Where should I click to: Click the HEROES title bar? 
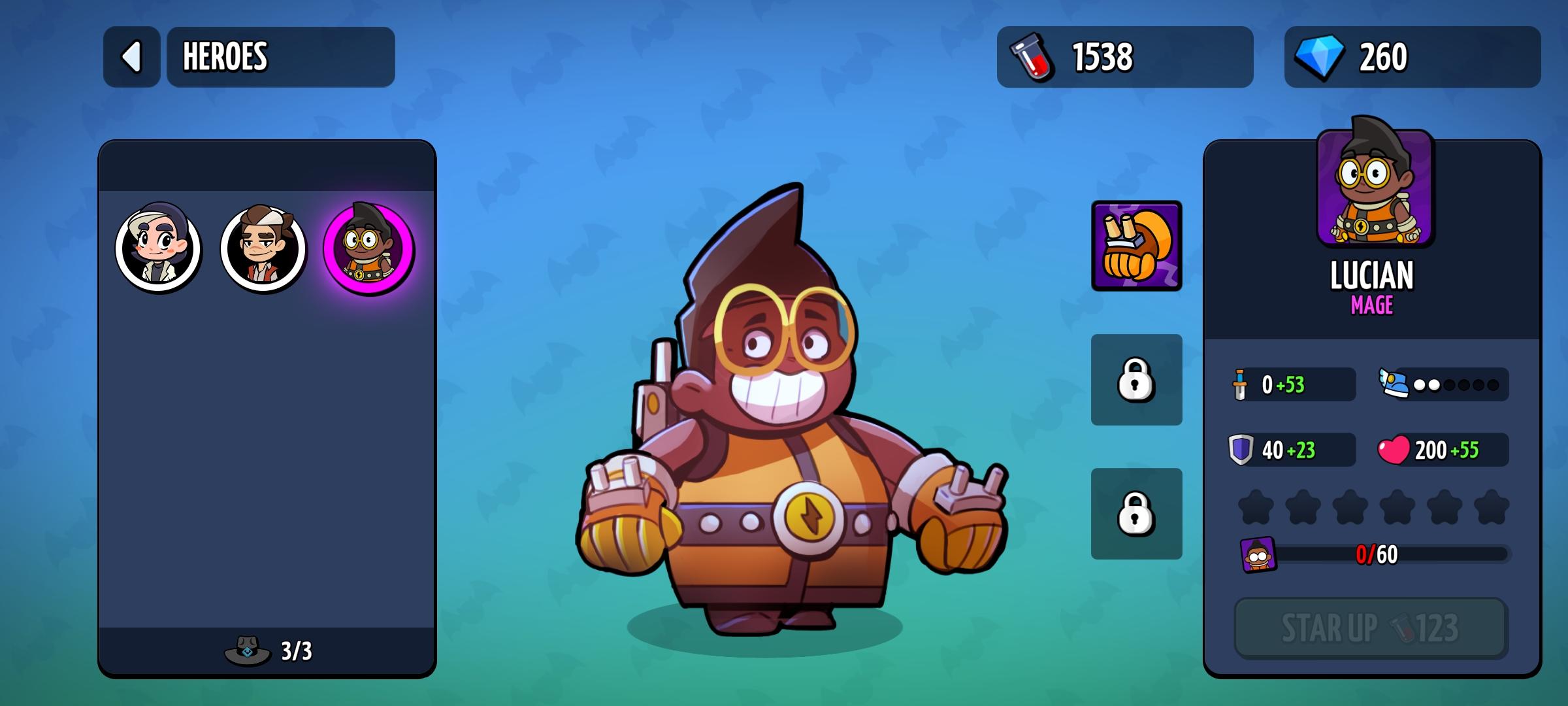281,58
